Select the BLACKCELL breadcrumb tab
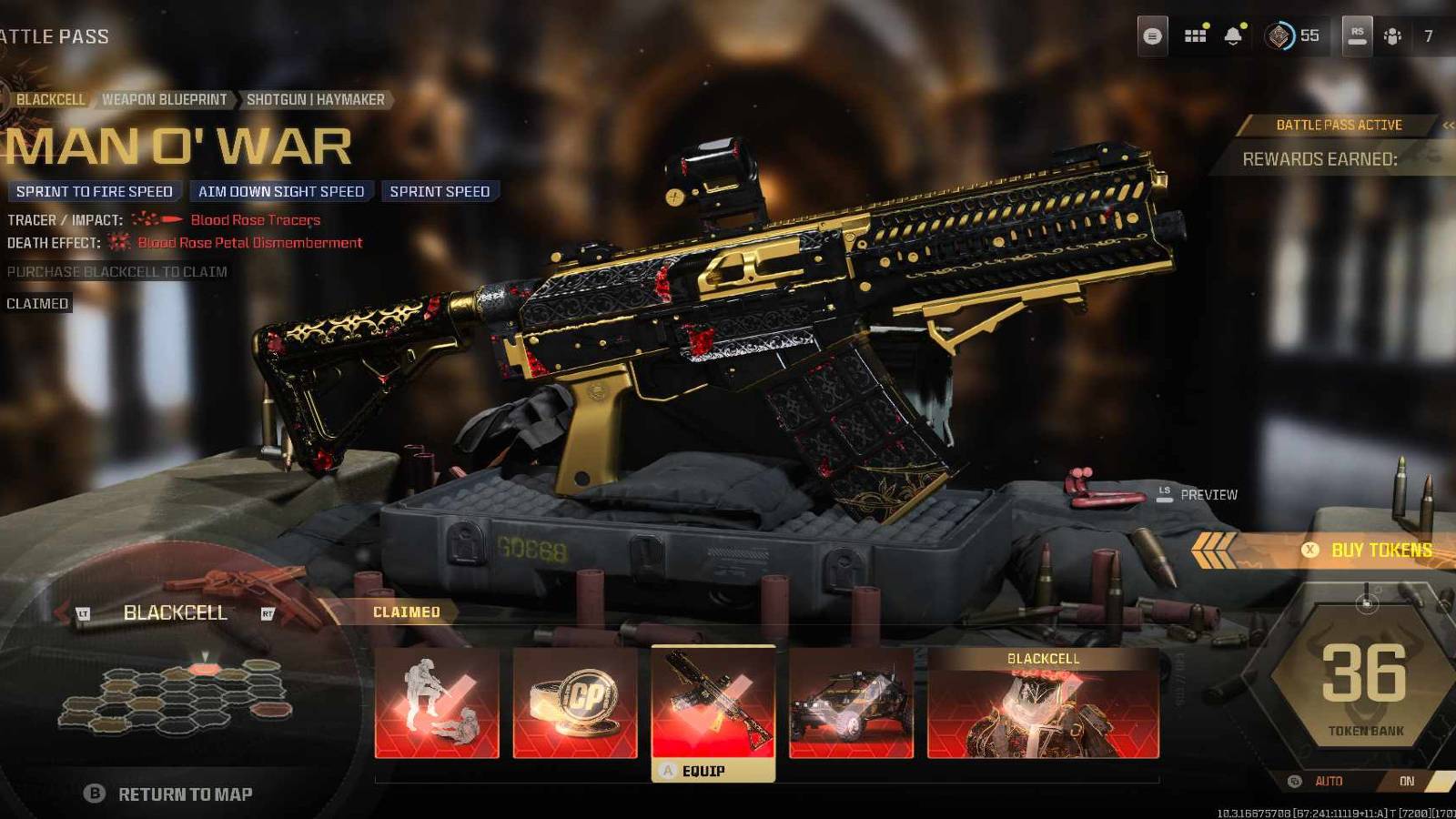 (50, 99)
